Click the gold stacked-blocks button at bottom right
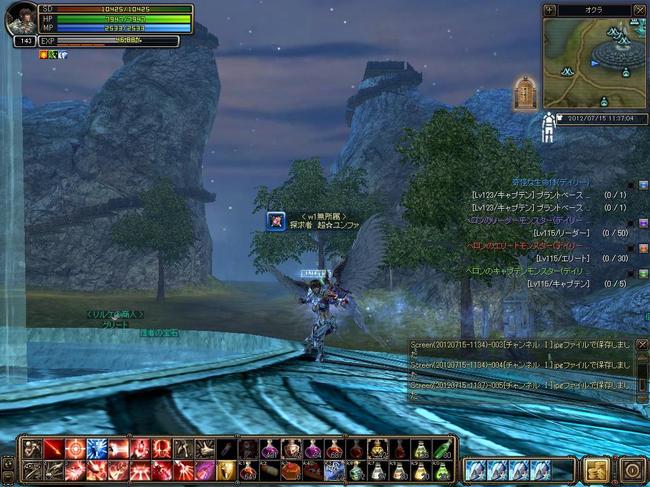The width and height of the screenshot is (650, 487). click(597, 469)
